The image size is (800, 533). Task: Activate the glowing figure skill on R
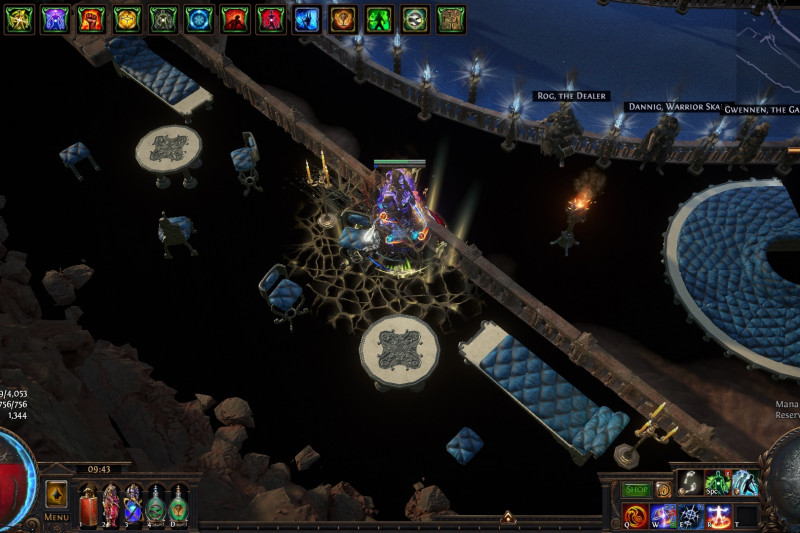click(x=718, y=516)
